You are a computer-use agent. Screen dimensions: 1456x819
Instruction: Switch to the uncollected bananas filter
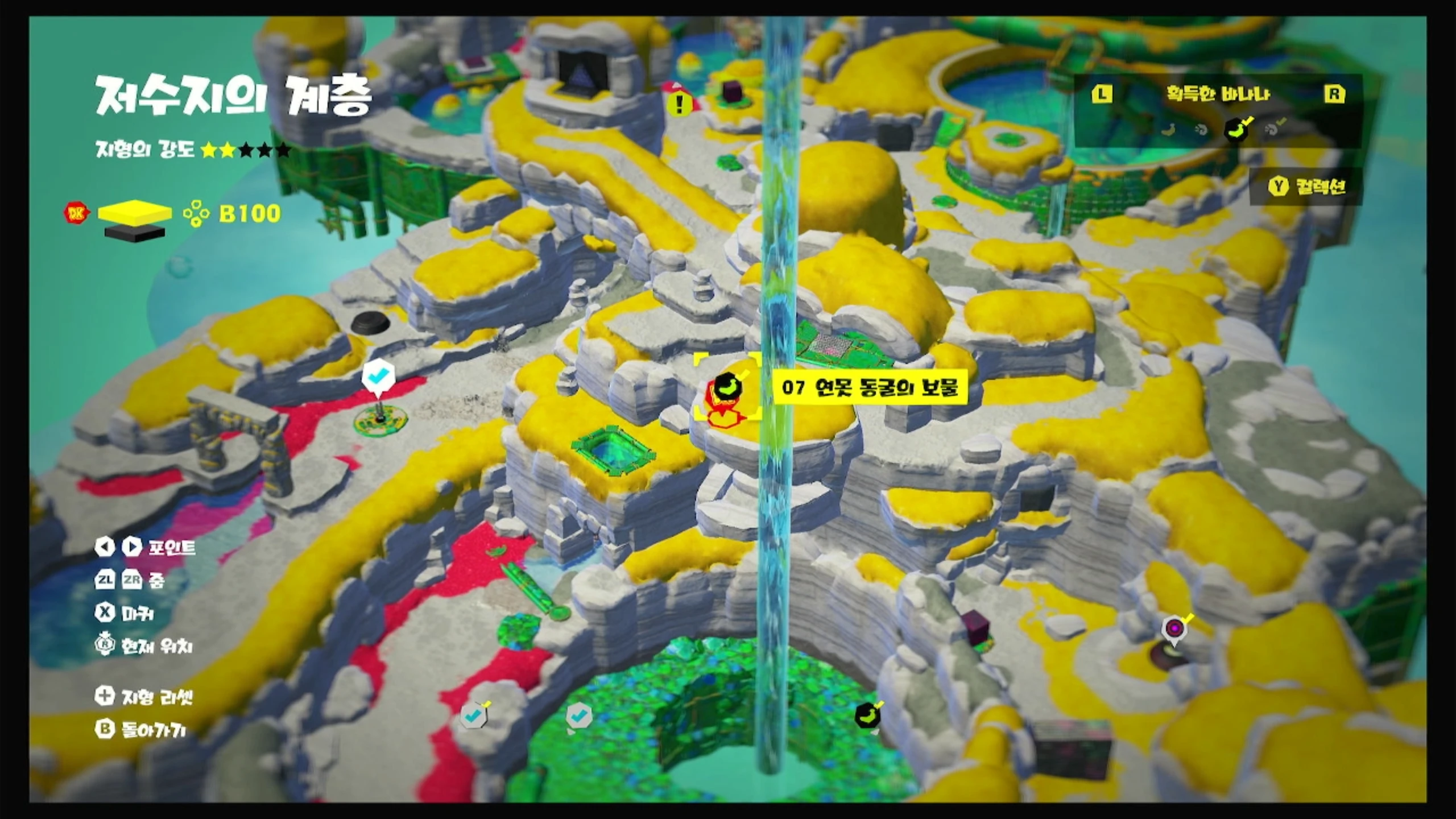pyautogui.click(x=1168, y=130)
